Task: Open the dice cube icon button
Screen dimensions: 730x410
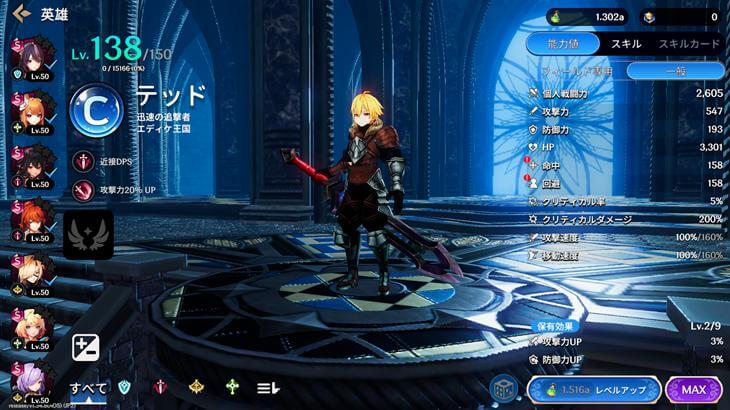Action: click(503, 389)
